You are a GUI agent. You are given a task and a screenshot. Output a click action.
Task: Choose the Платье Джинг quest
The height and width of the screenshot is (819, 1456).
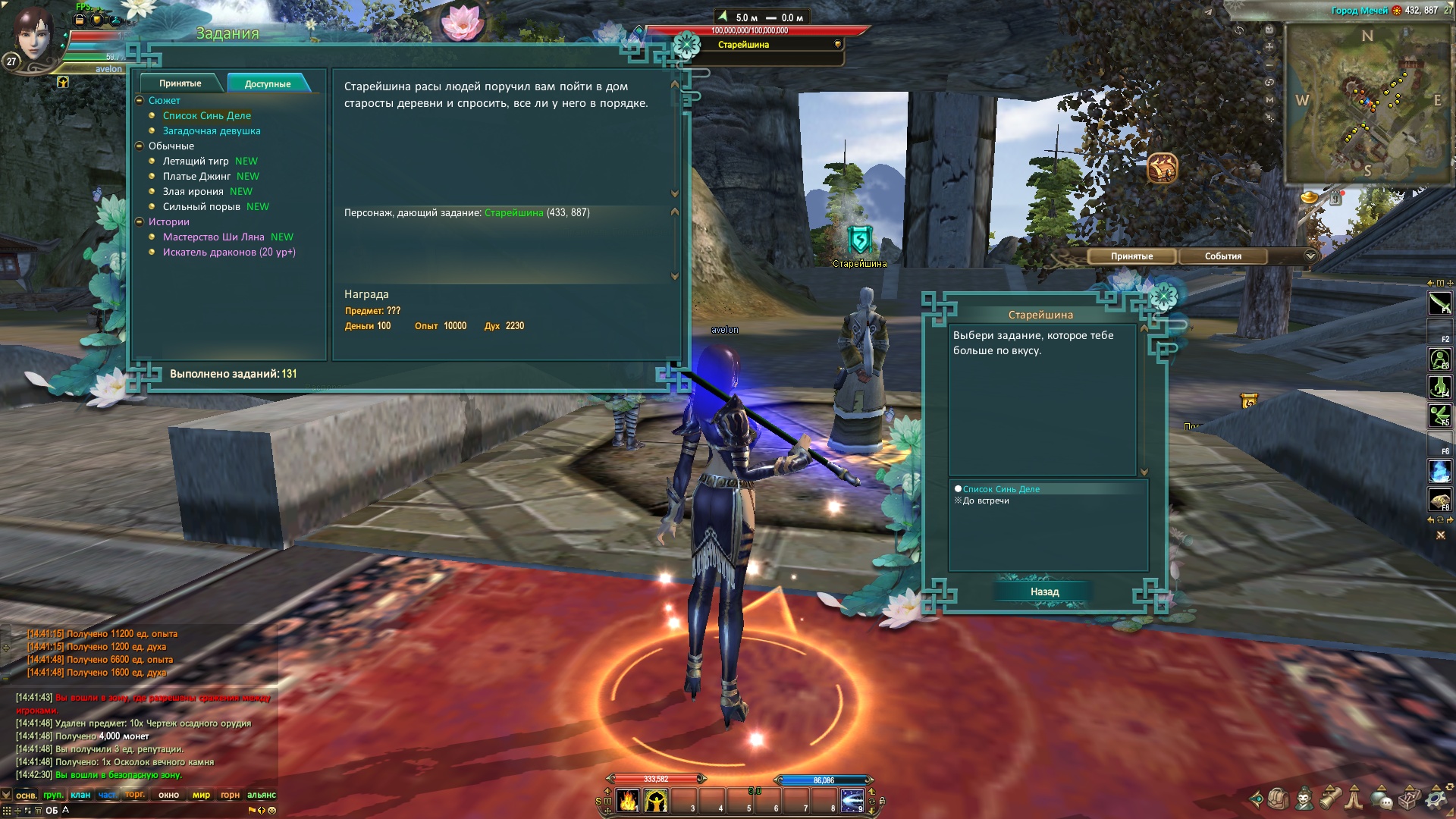(x=196, y=177)
